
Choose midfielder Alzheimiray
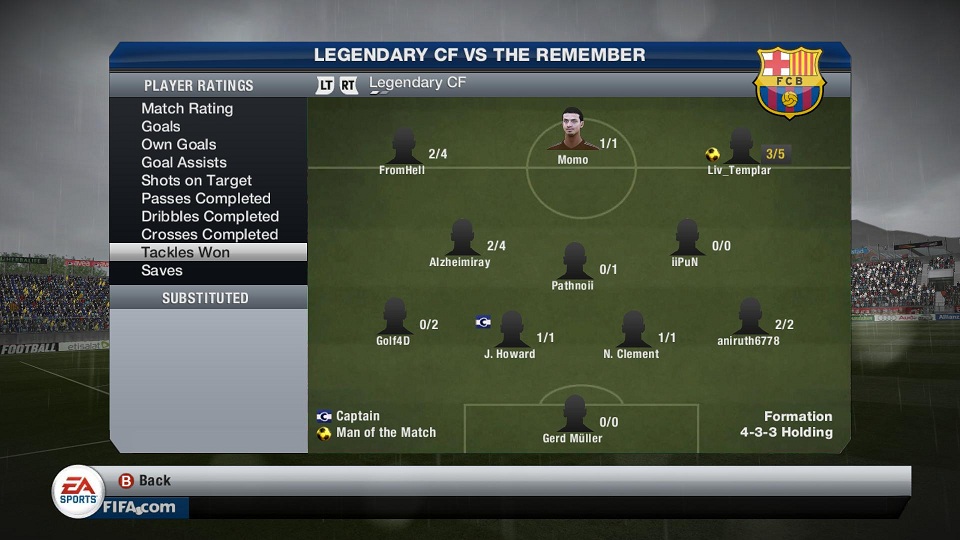pyautogui.click(x=461, y=241)
